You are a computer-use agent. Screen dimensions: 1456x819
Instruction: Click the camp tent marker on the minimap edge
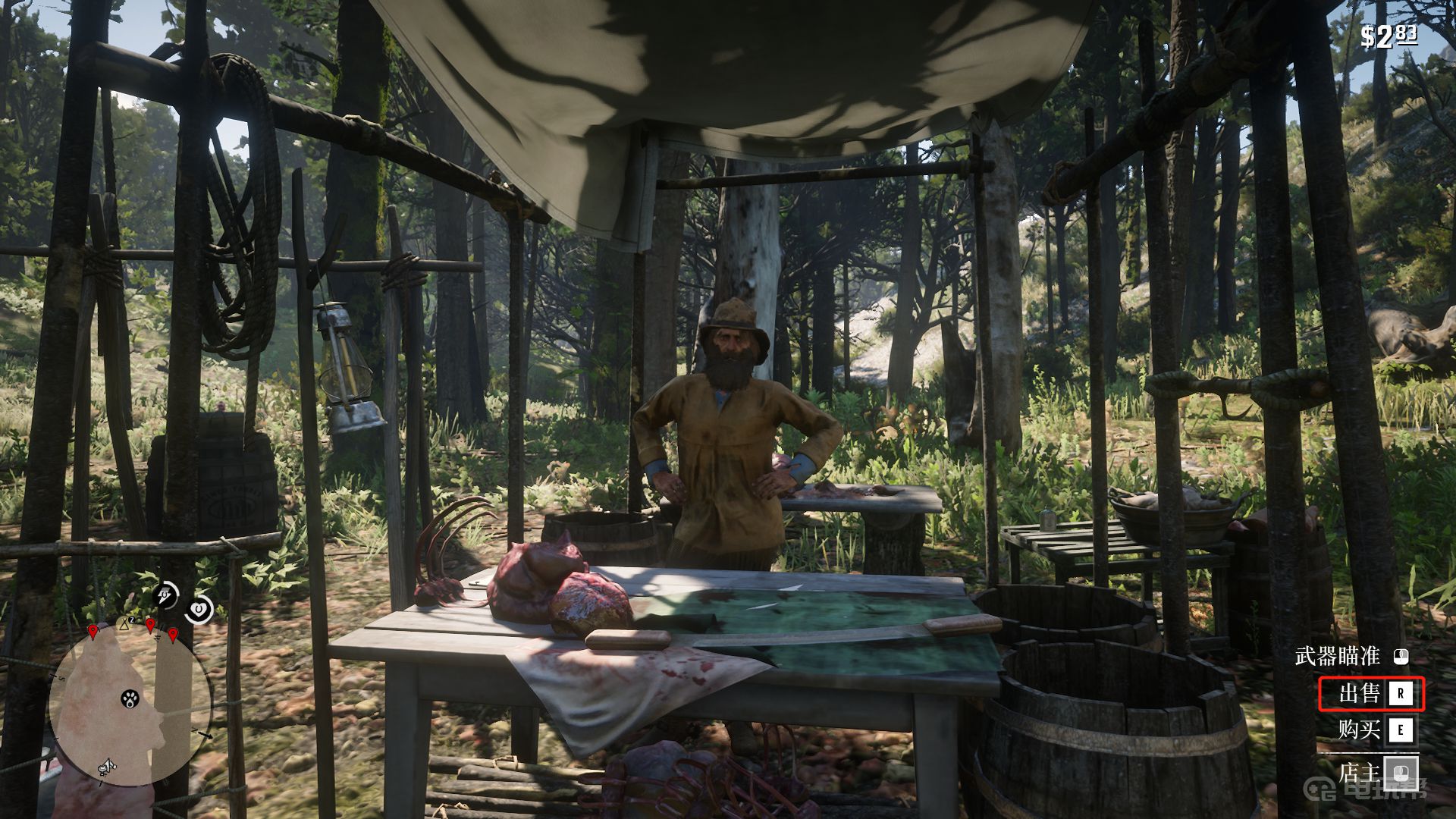[125, 624]
